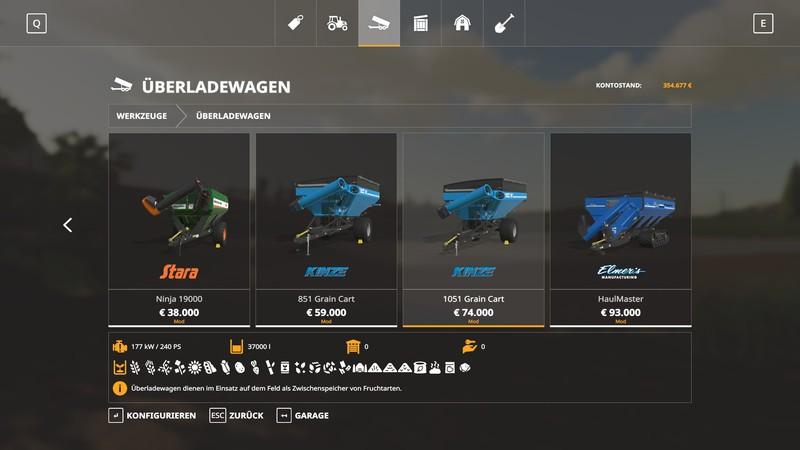Open the Werkzeuge breadcrumb
This screenshot has height=450, width=800.
pyautogui.click(x=142, y=116)
